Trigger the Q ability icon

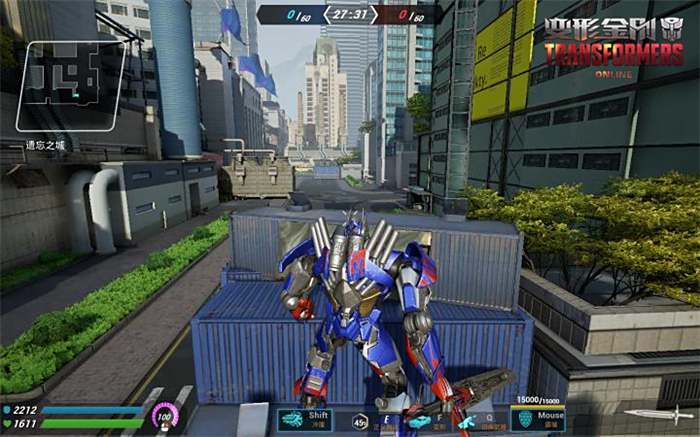pos(467,422)
